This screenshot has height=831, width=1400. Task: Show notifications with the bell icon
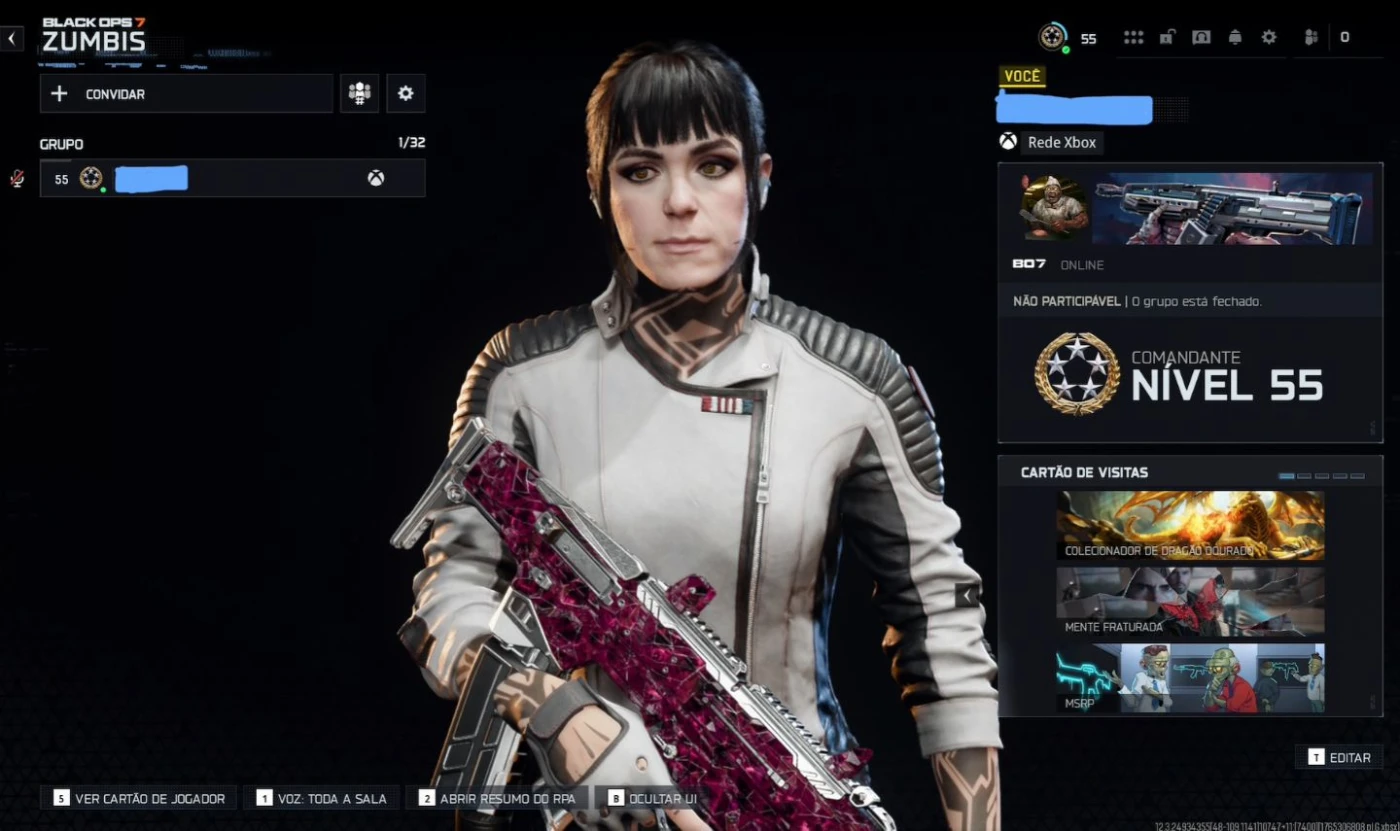(1235, 38)
